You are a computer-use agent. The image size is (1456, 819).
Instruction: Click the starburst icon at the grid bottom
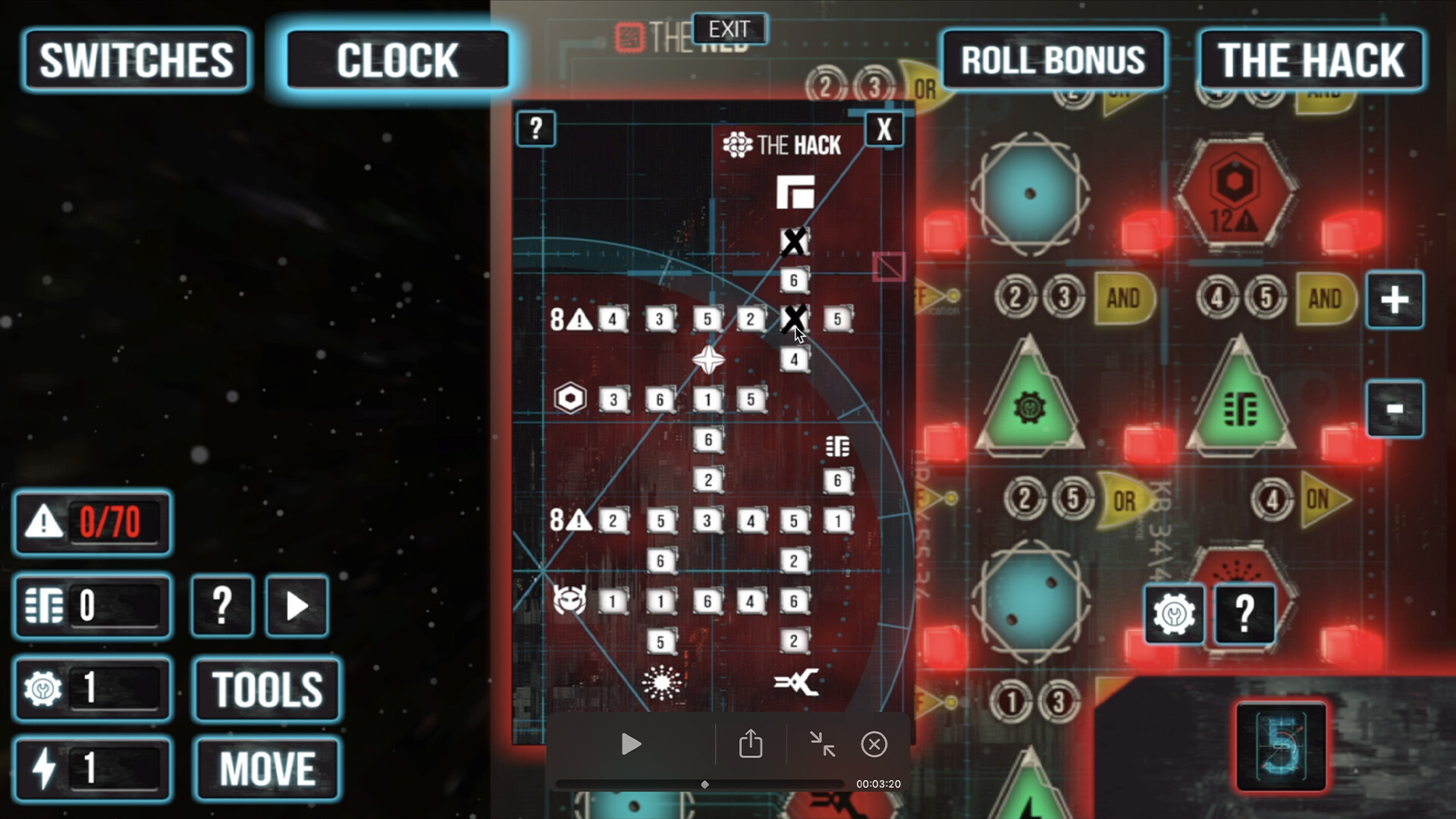tap(661, 684)
